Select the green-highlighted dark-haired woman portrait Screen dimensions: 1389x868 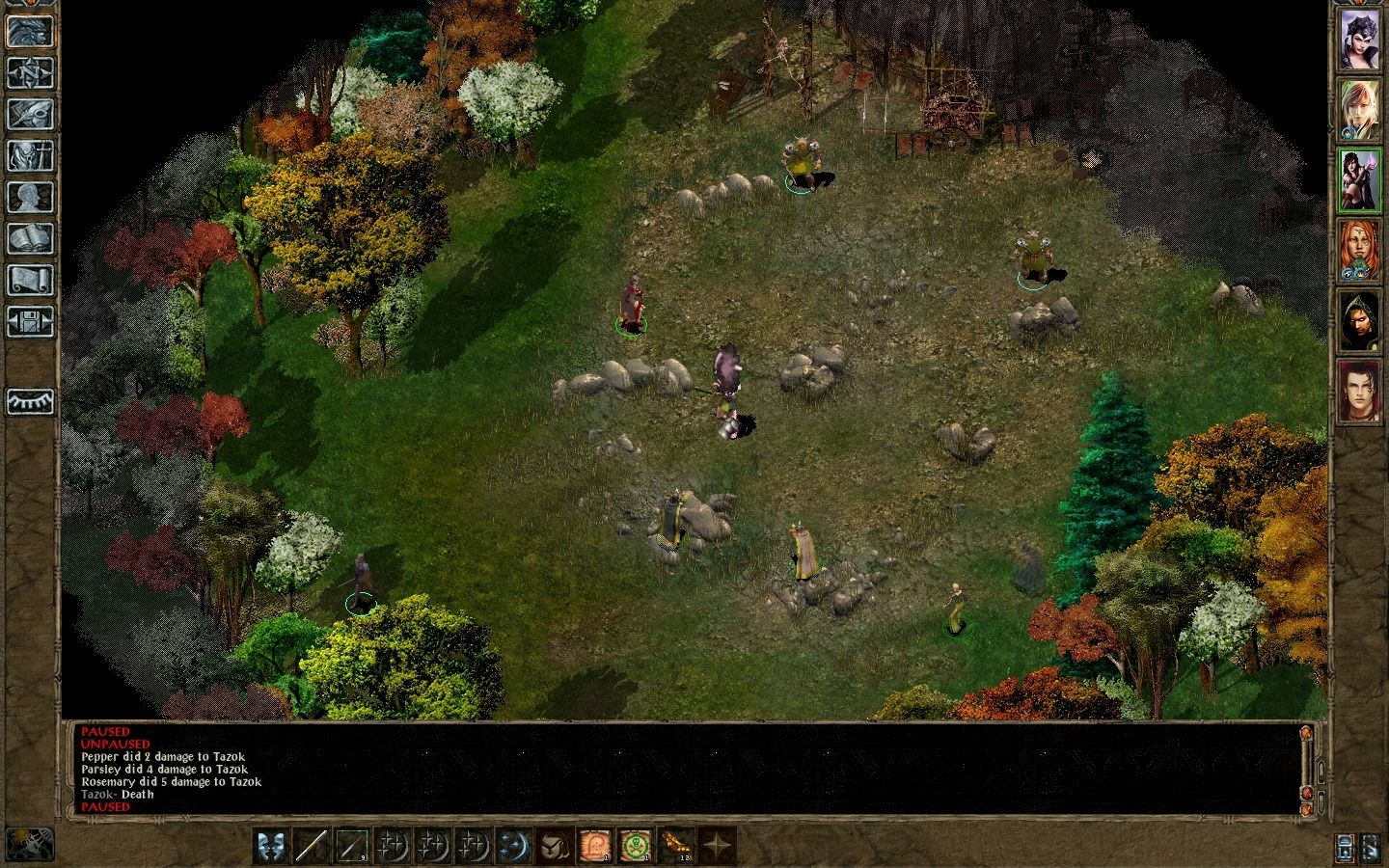pos(1360,180)
